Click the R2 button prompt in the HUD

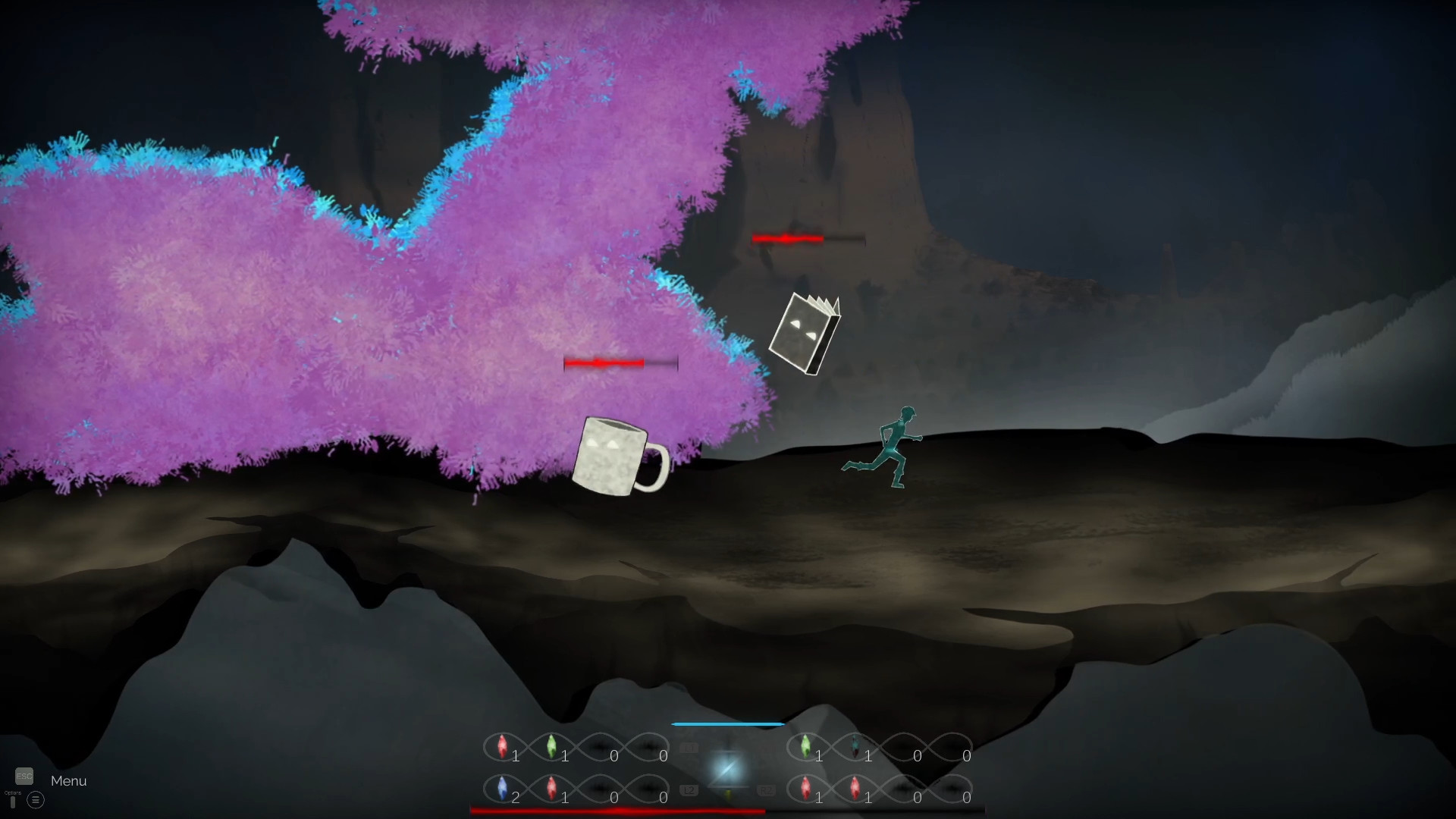click(767, 790)
